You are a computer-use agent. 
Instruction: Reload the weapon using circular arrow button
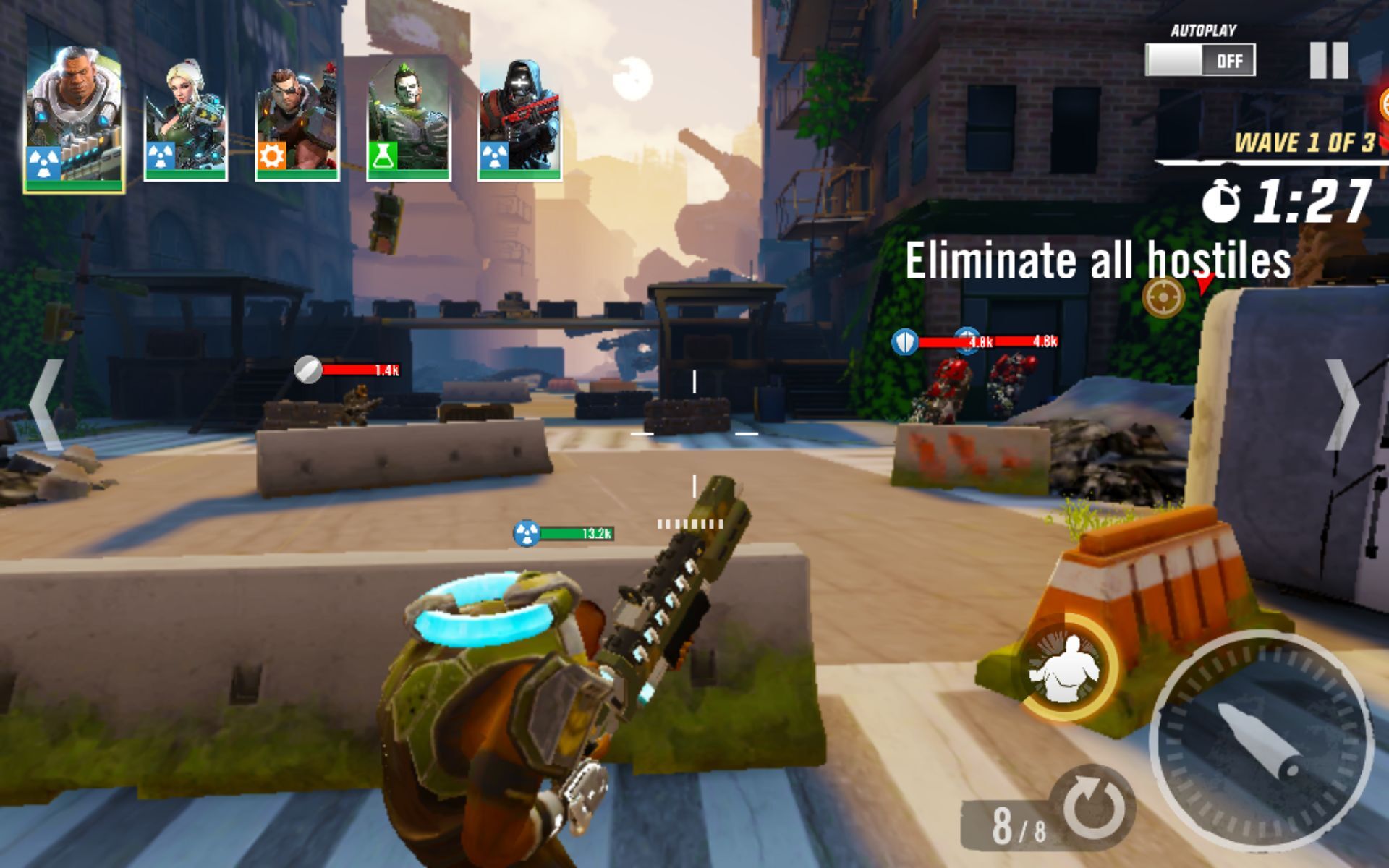1091,807
